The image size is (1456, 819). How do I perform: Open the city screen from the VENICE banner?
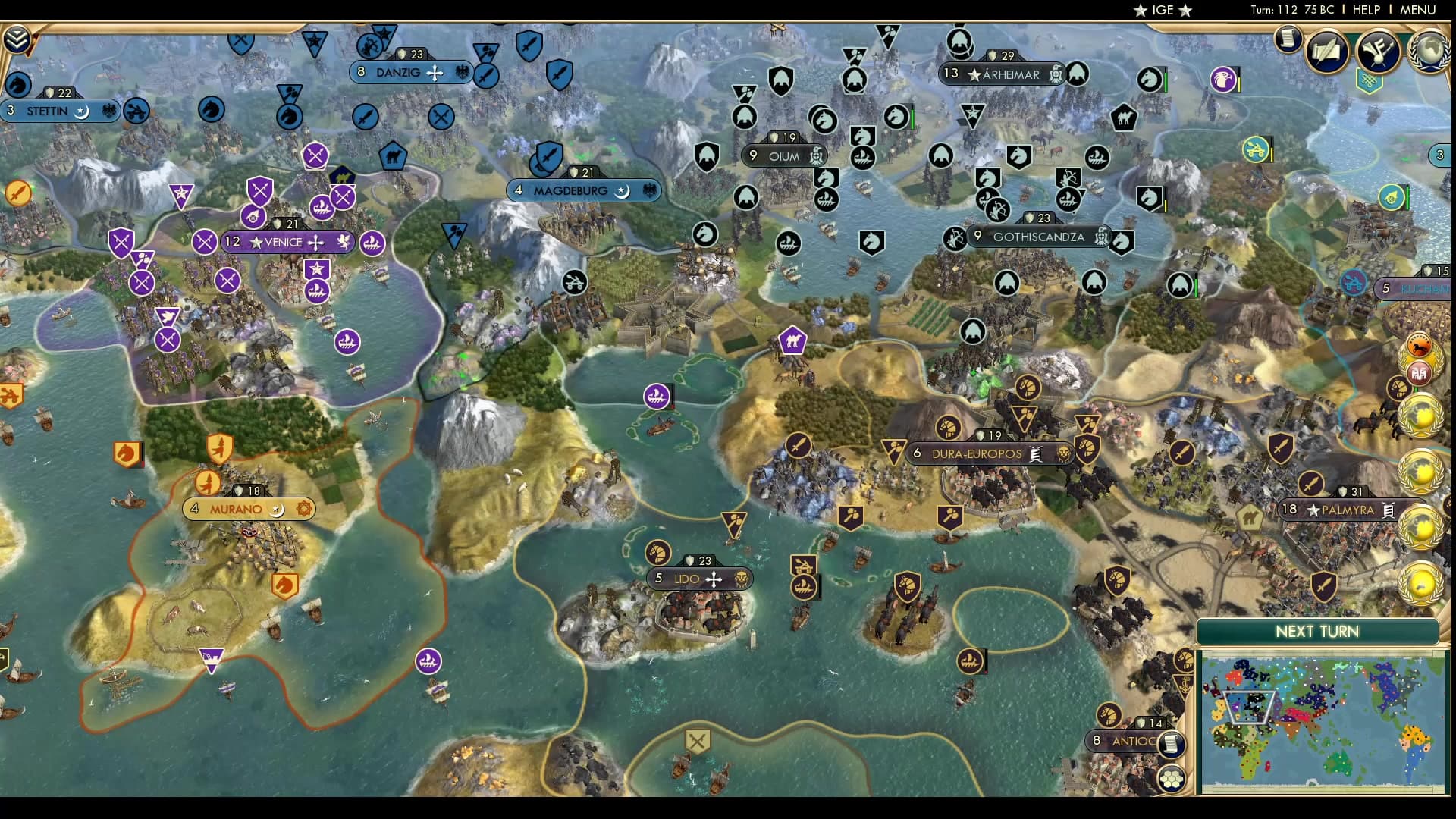tap(288, 242)
